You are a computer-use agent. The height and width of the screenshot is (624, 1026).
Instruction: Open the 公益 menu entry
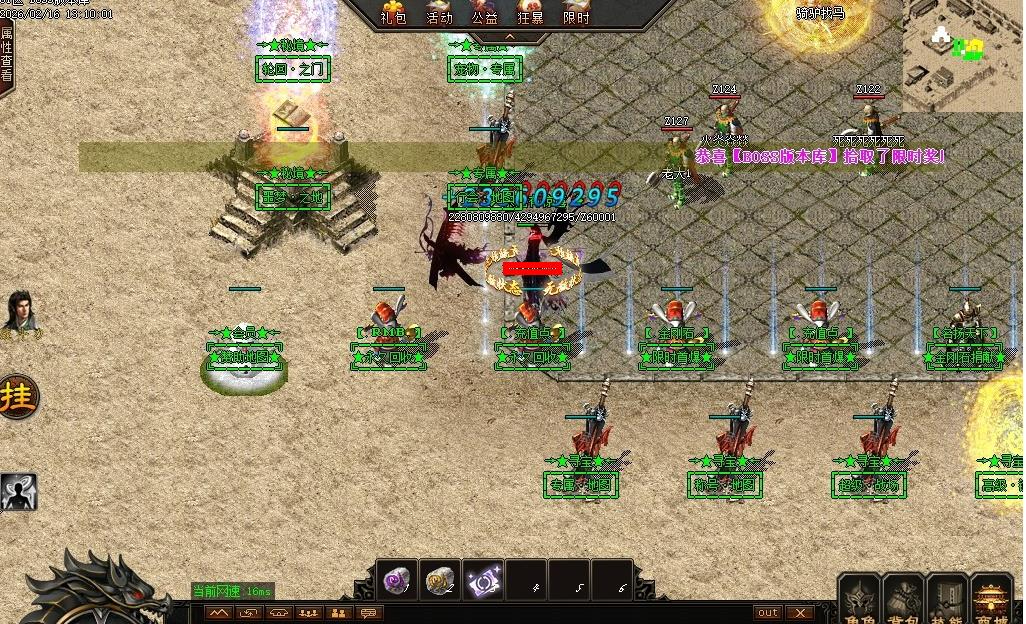(485, 12)
